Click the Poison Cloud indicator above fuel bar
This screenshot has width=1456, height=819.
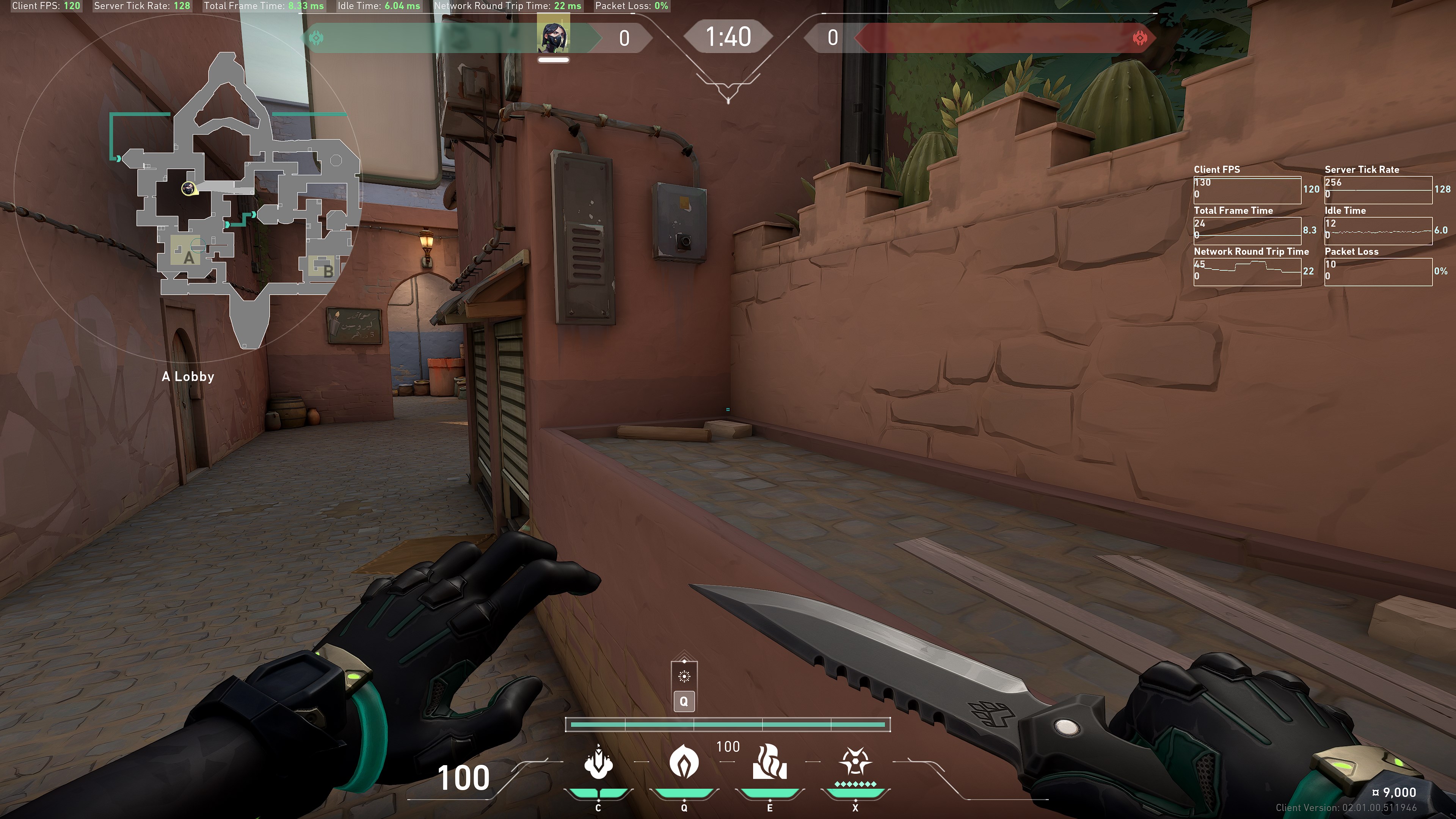(x=684, y=676)
